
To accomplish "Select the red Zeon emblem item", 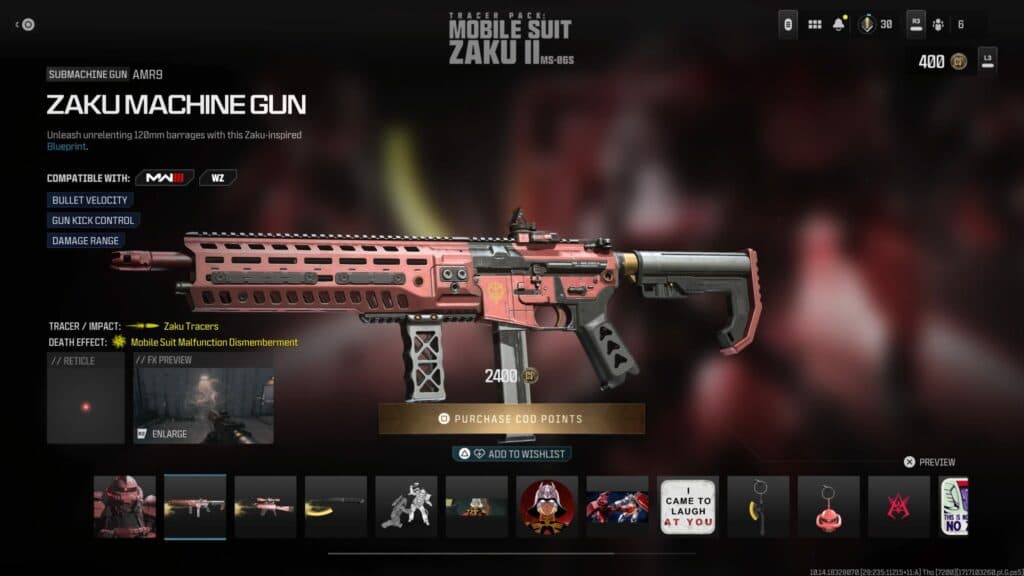I will pos(899,506).
